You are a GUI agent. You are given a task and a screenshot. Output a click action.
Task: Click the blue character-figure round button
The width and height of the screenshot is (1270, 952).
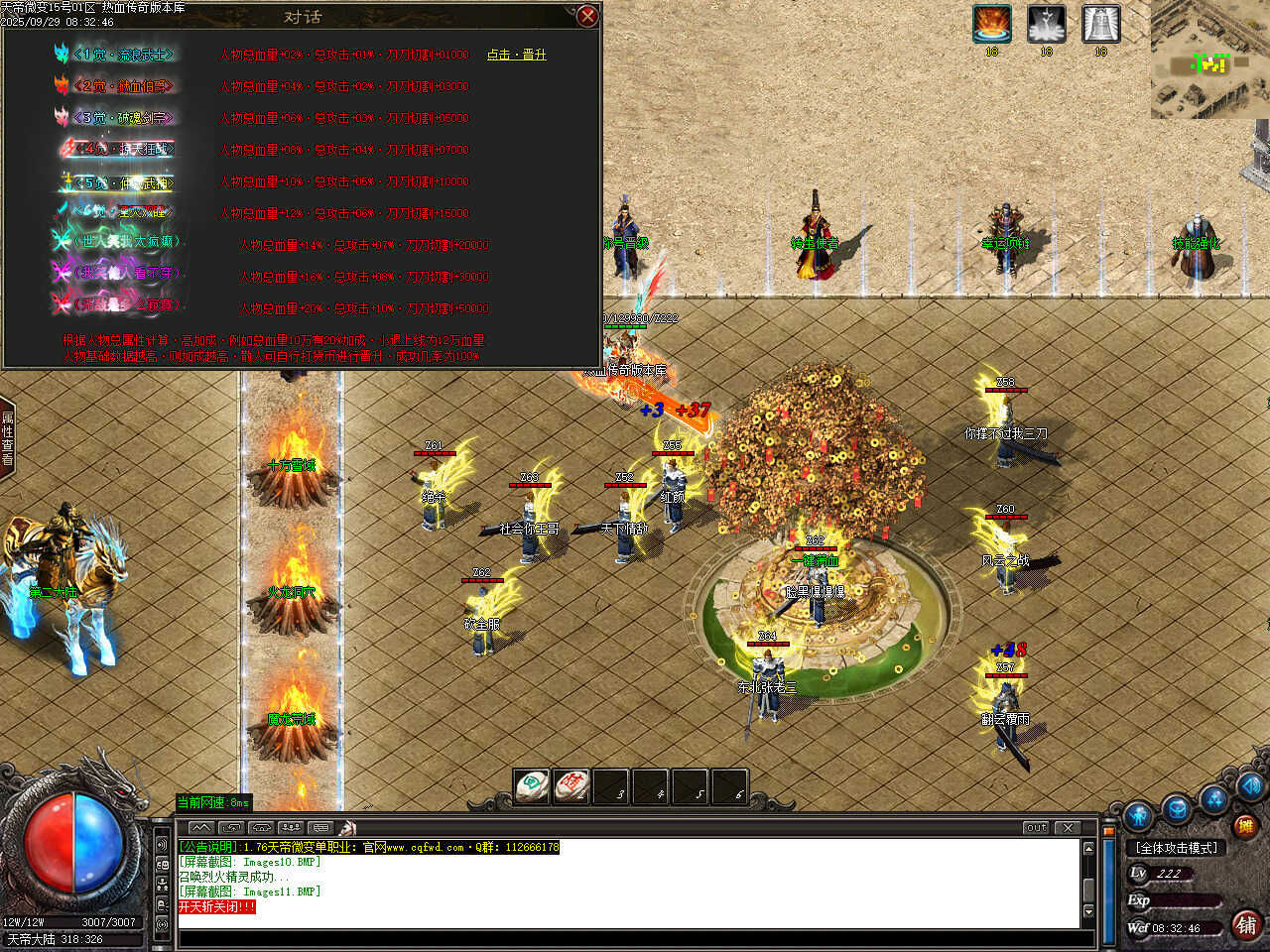(1138, 815)
